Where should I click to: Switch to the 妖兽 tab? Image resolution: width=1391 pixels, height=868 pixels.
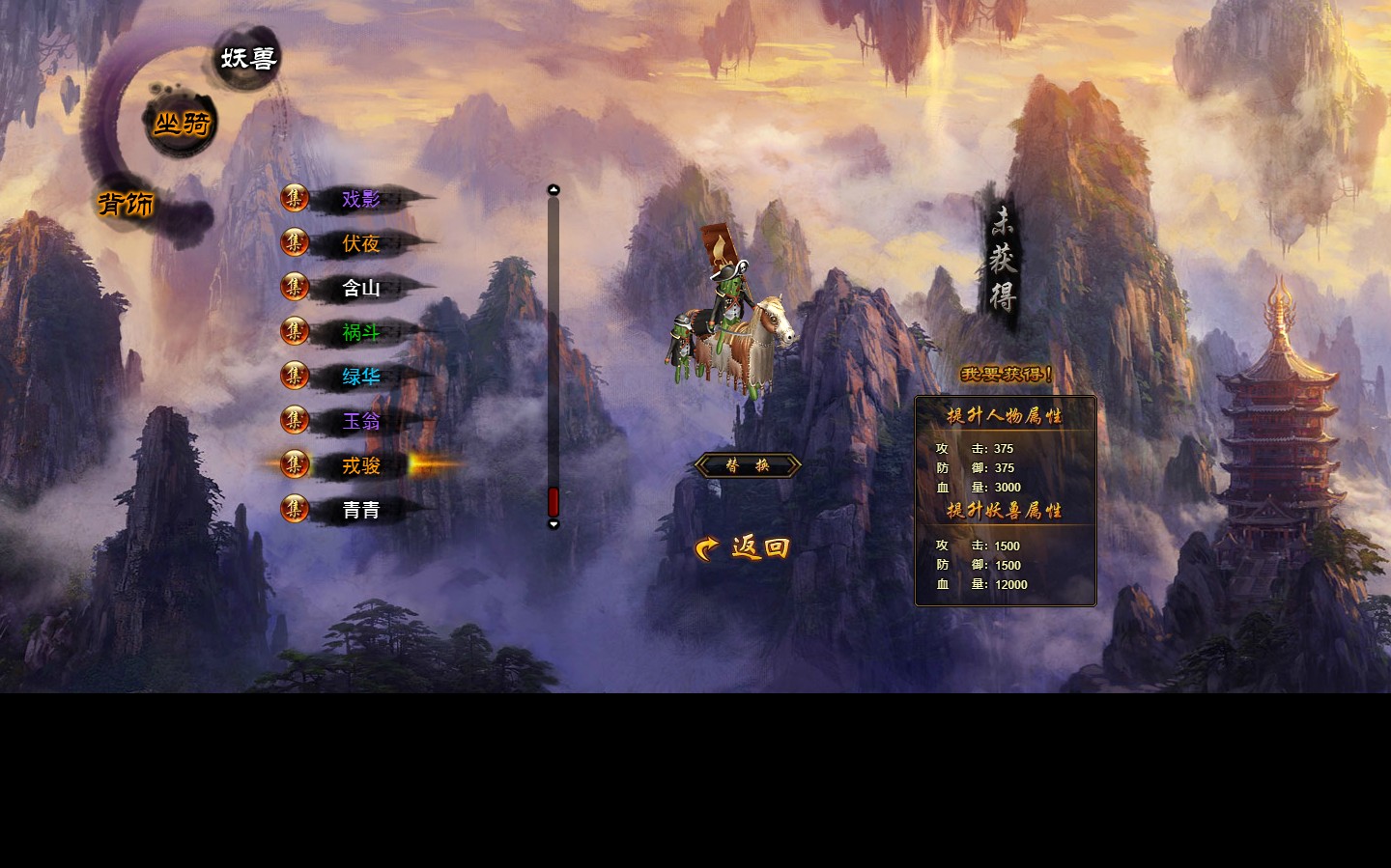click(x=248, y=59)
